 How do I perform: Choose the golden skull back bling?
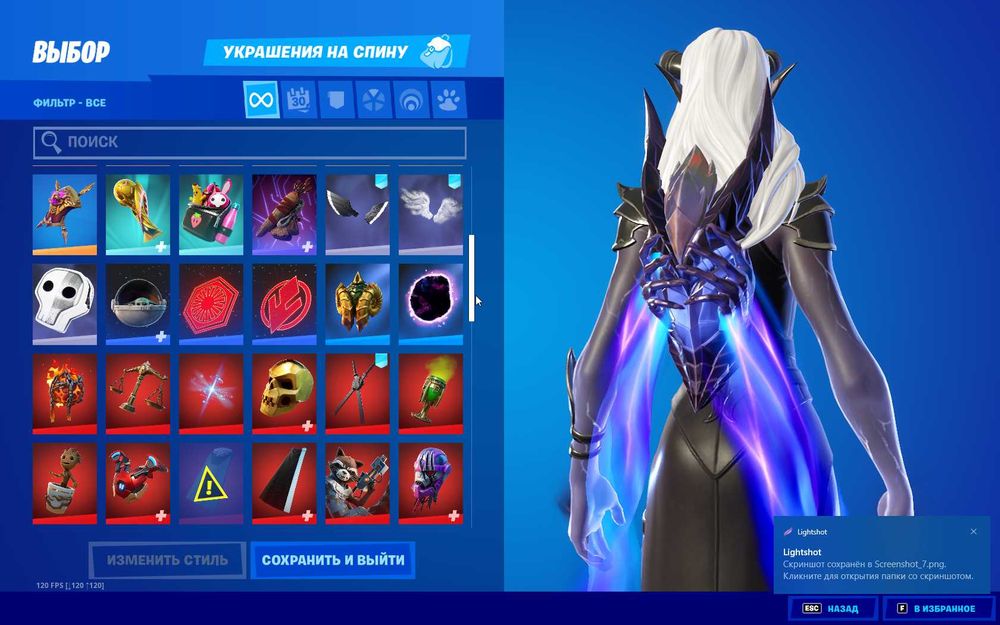(284, 394)
